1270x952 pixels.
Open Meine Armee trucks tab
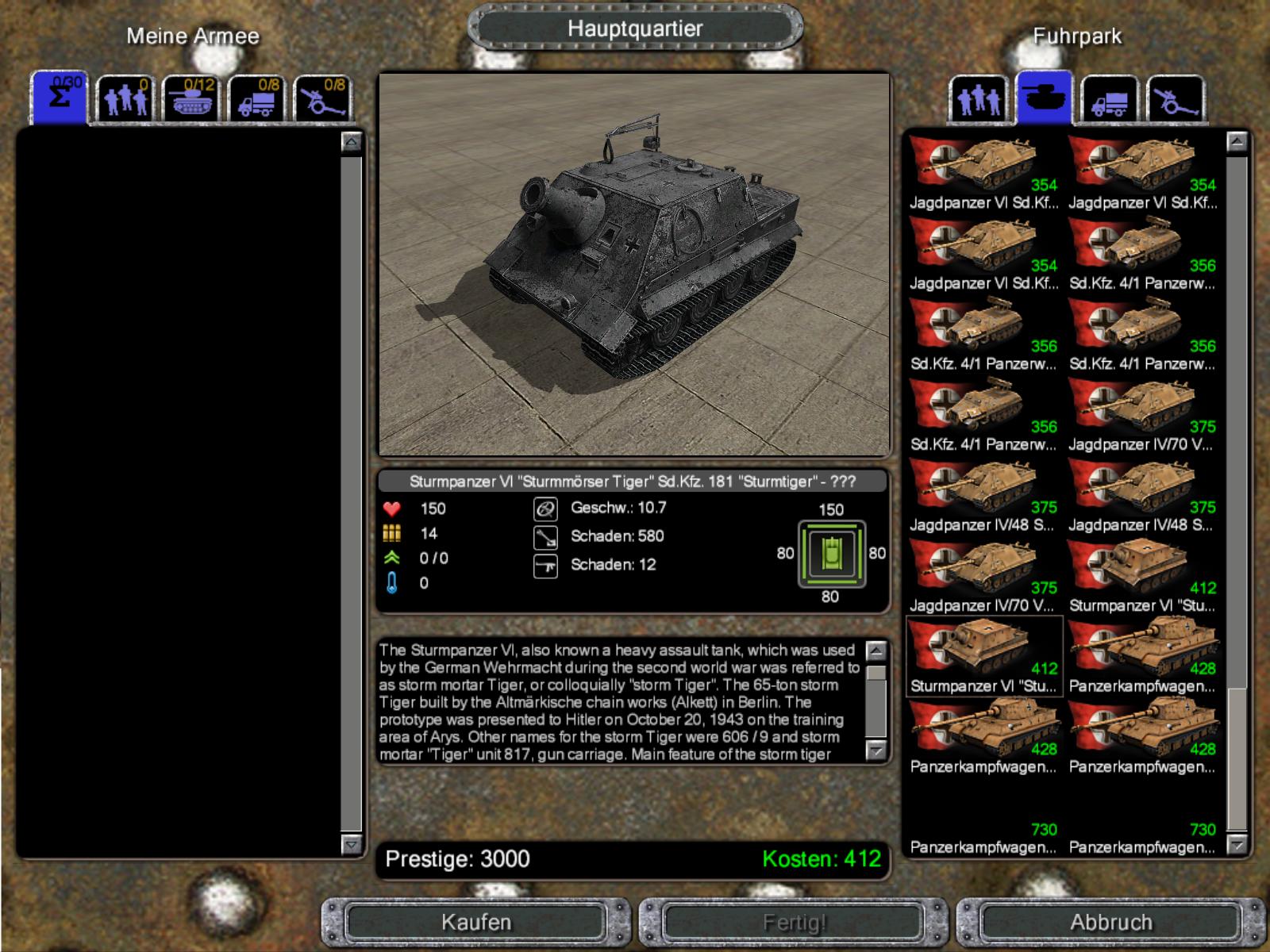point(257,99)
